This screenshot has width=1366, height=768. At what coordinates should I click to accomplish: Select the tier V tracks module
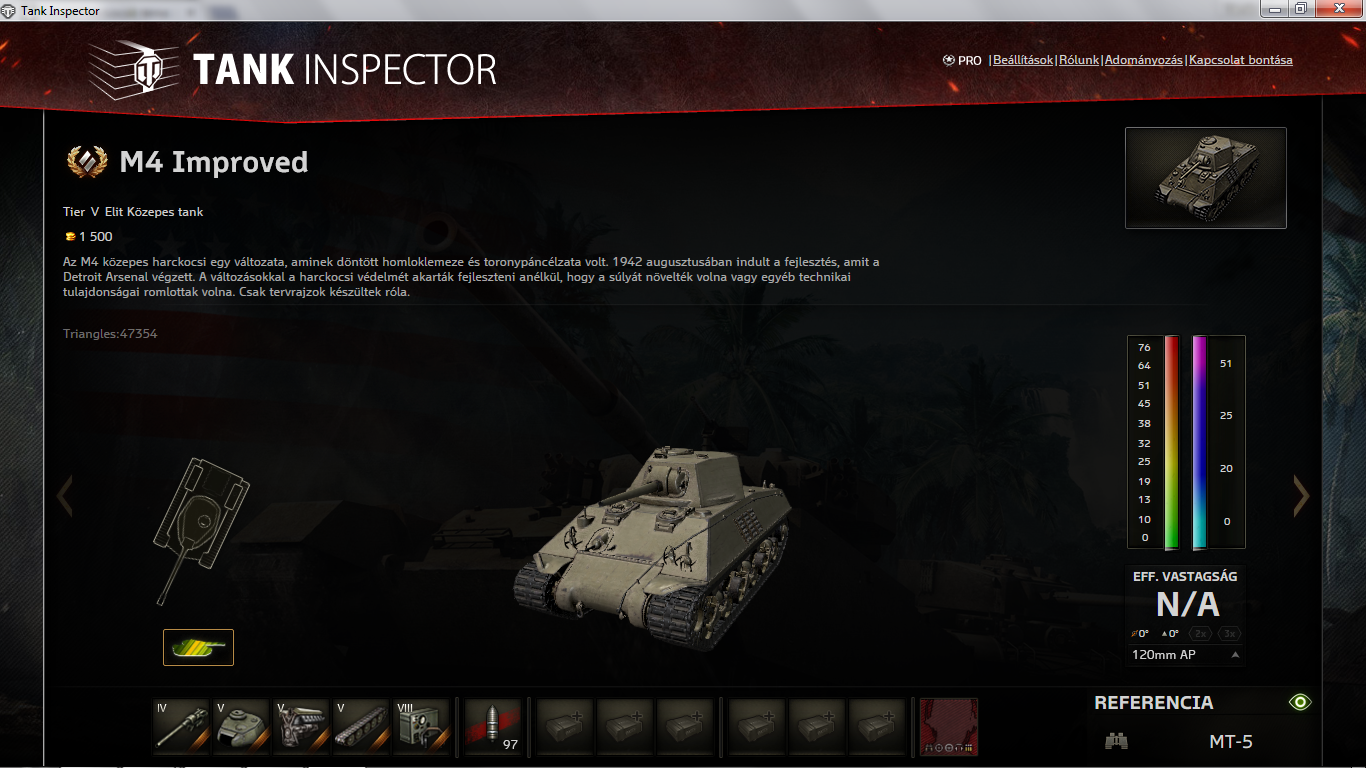361,726
